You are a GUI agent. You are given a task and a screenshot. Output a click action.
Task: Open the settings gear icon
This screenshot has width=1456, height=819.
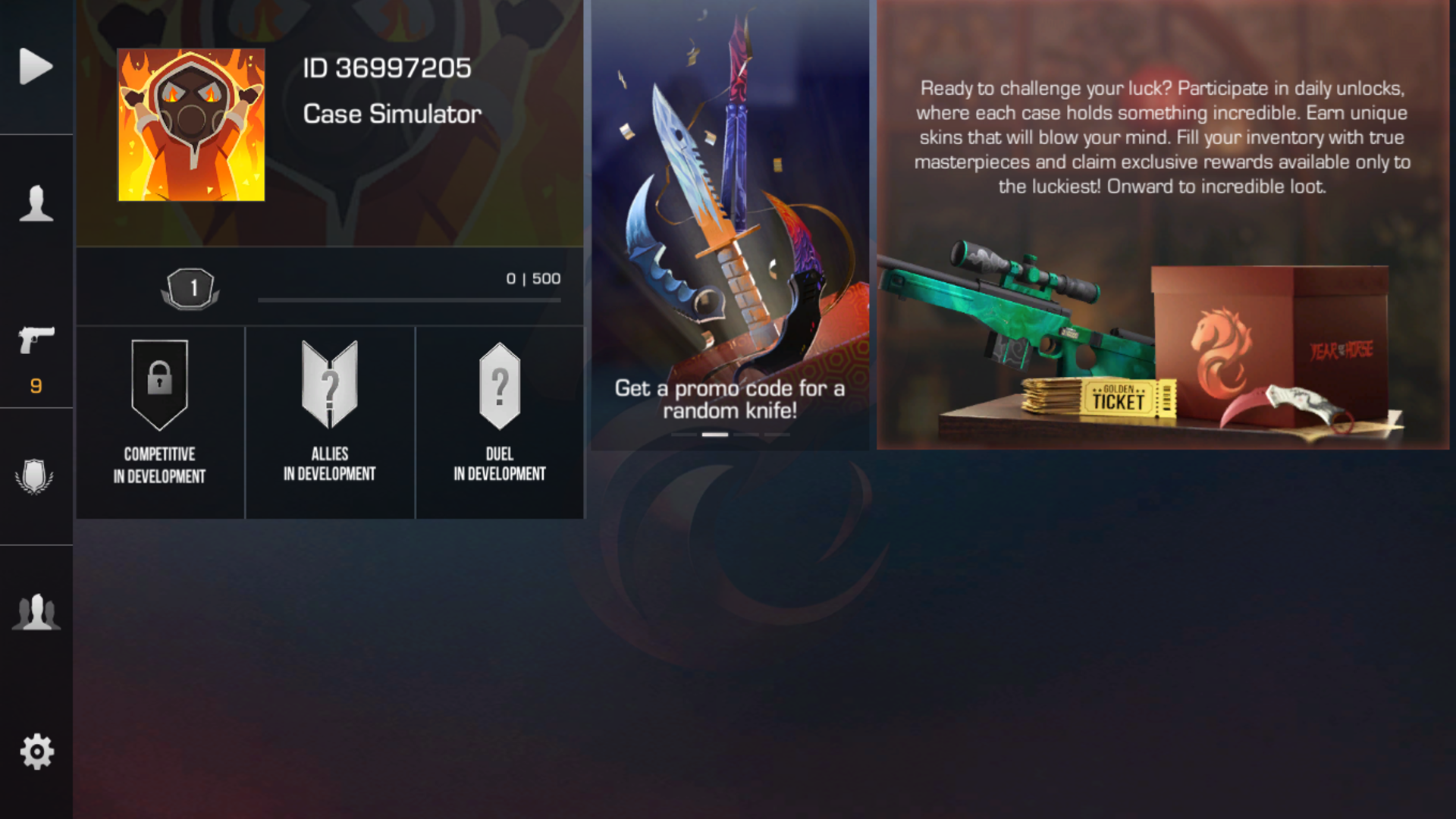pyautogui.click(x=36, y=751)
